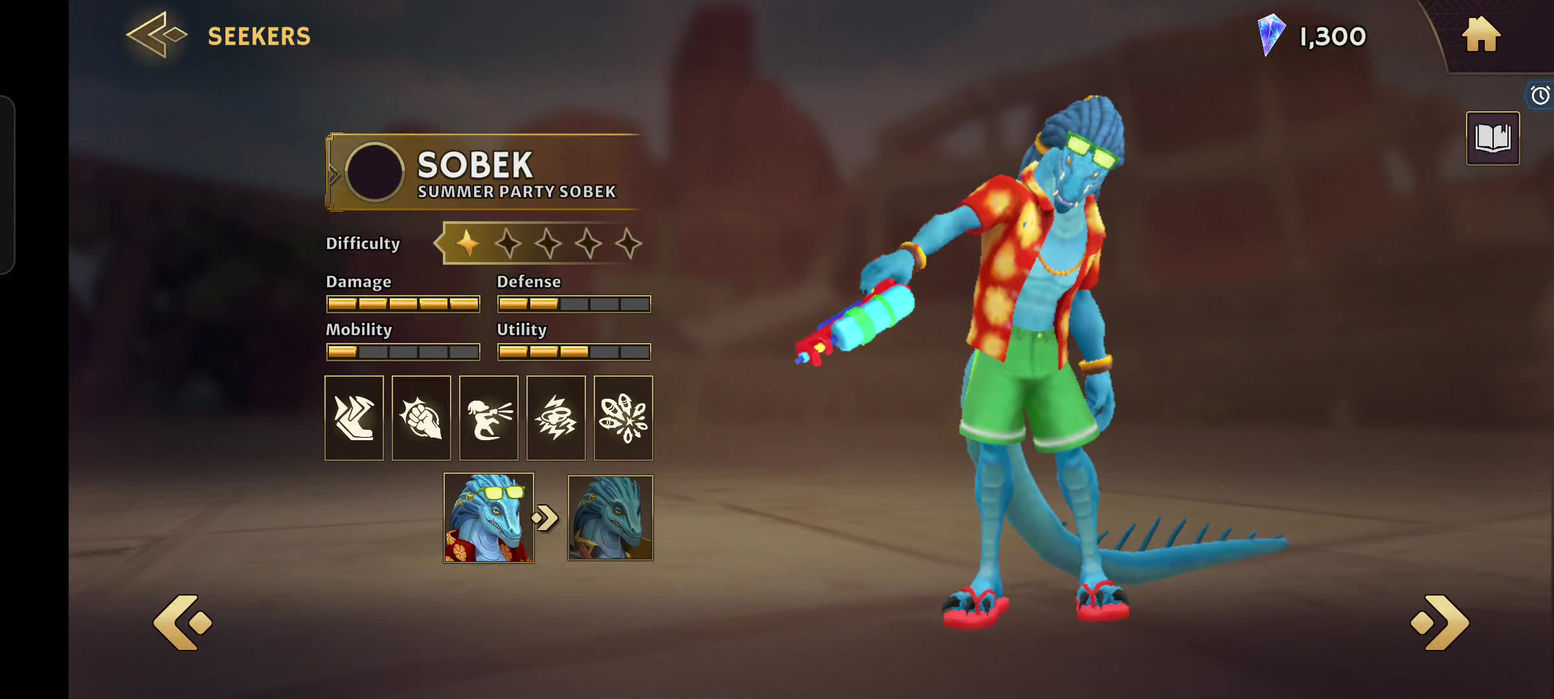Image resolution: width=1554 pixels, height=699 pixels.
Task: View the feather burst ability
Action: (623, 418)
